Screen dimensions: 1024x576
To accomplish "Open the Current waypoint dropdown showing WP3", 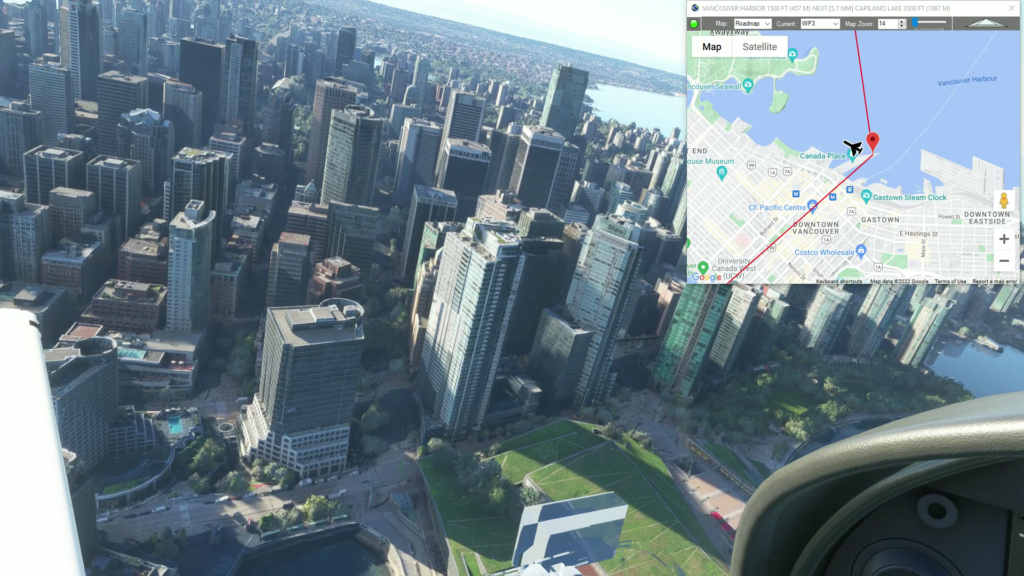I will pos(819,23).
